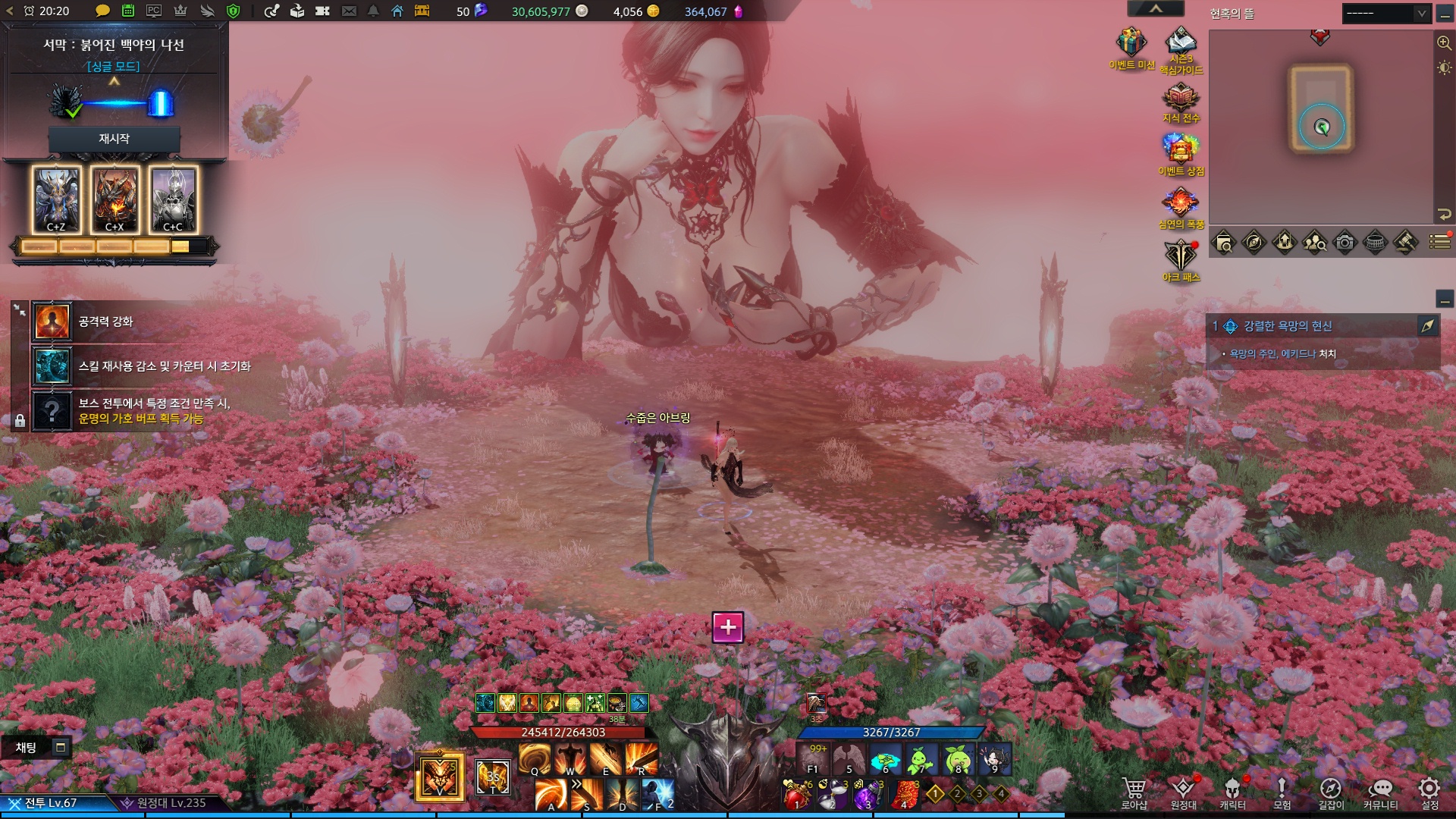Open the mail envelope icon in top bar
1456x819 pixels.
[x=349, y=11]
